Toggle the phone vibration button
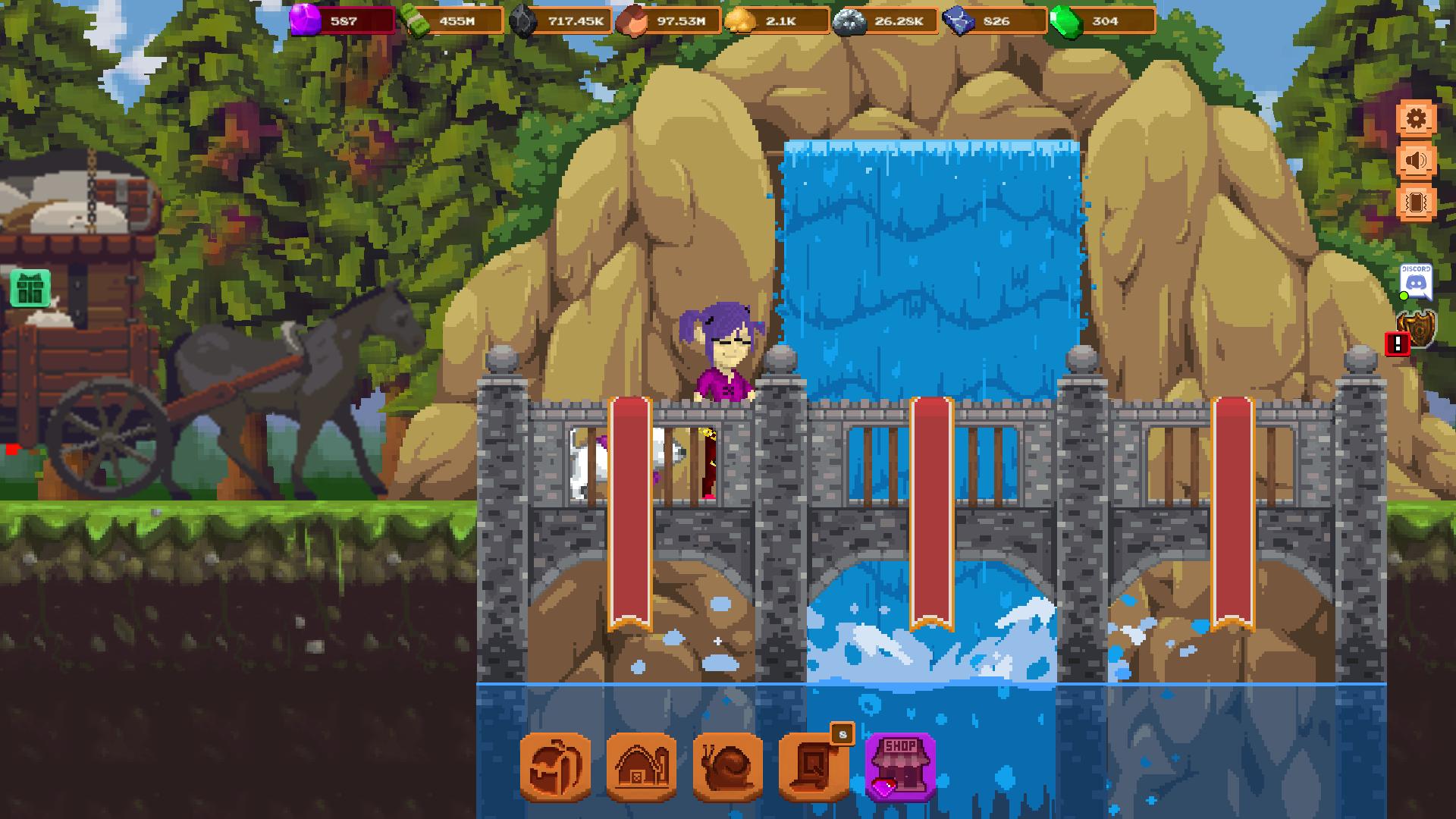 pos(1416,202)
